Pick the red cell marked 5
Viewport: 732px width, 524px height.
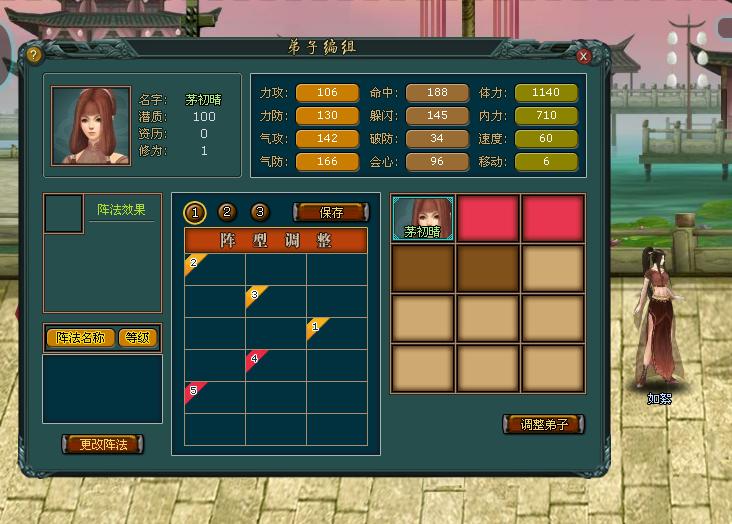tap(214, 396)
